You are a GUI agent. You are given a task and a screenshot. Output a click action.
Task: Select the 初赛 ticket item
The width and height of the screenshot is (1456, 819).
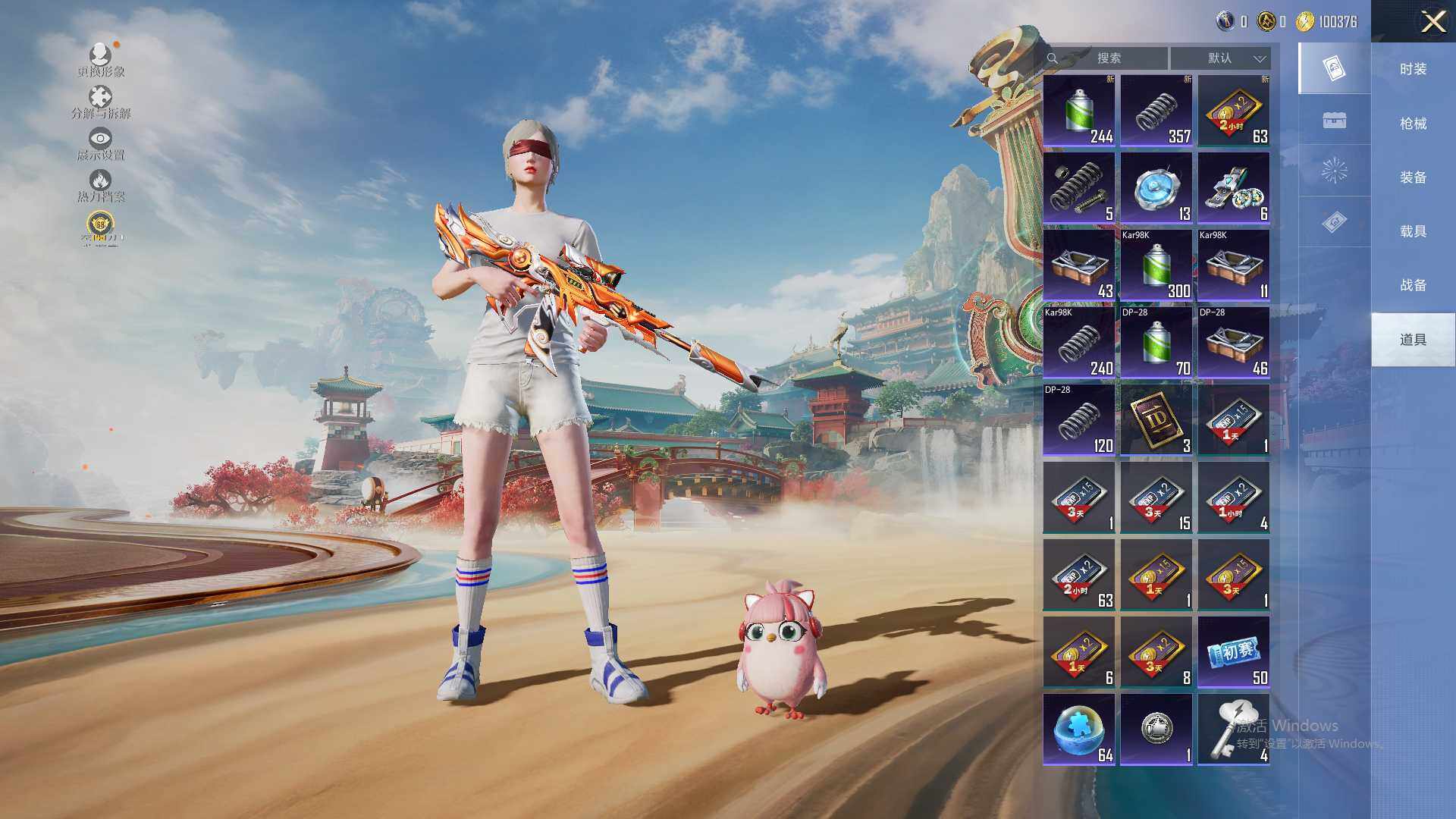click(x=1233, y=652)
